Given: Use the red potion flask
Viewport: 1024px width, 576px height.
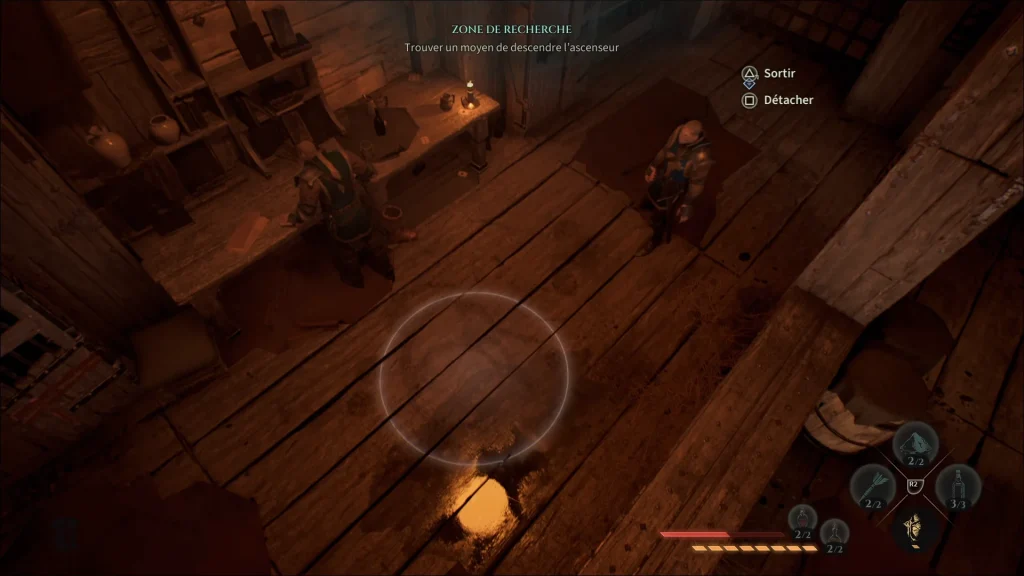Looking at the screenshot, I should click(803, 520).
